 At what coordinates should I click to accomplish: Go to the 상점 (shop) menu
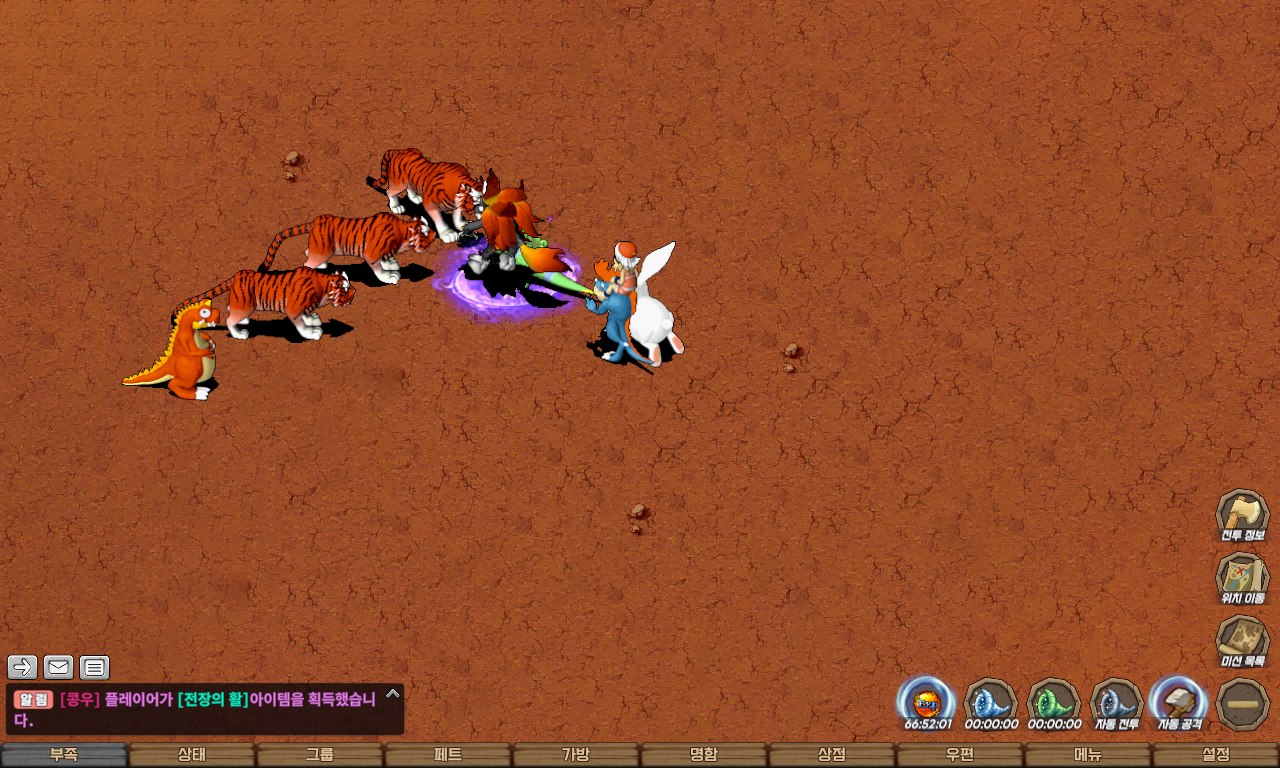pos(832,755)
